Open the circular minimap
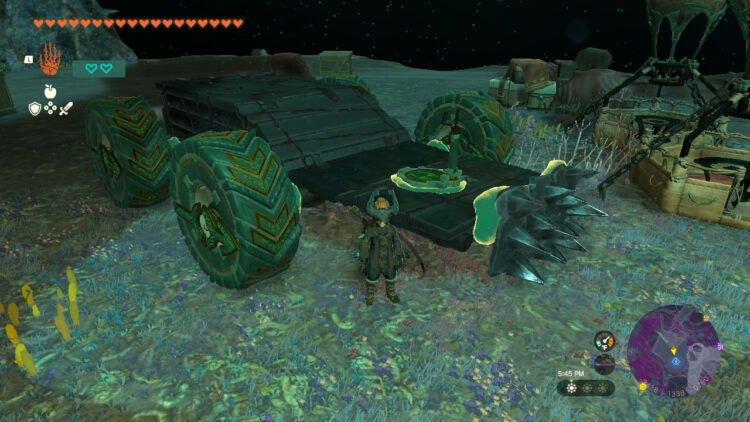Viewport: 750px width, 422px height. (674, 351)
